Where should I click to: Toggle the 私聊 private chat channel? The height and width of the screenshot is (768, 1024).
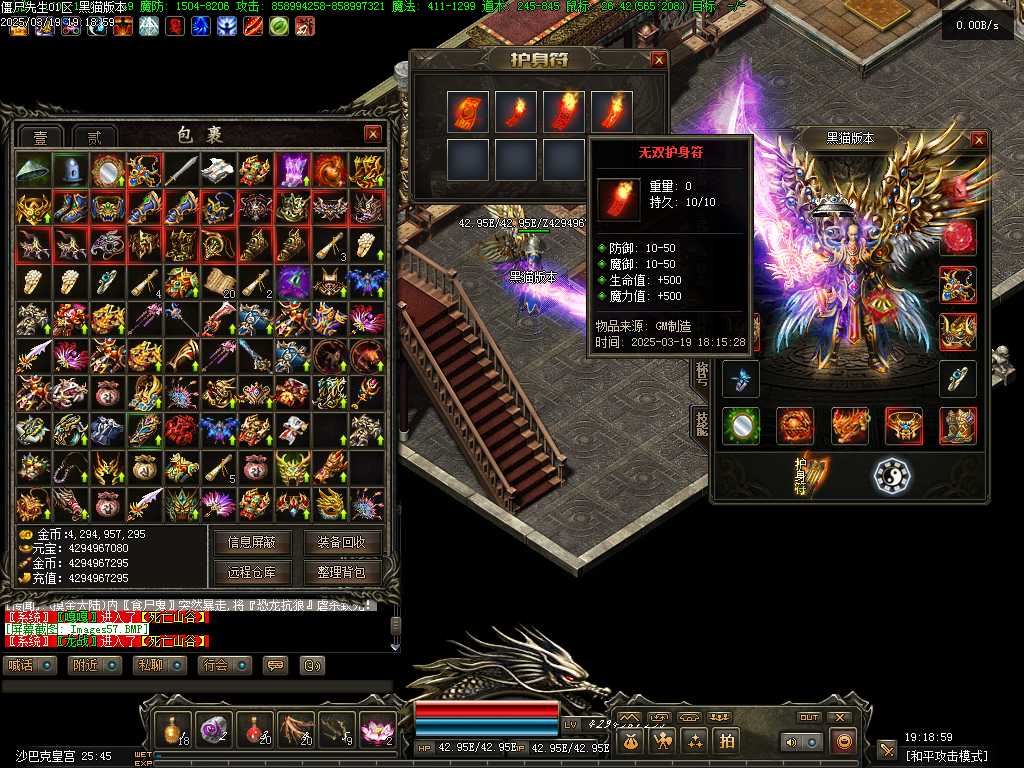(158, 665)
